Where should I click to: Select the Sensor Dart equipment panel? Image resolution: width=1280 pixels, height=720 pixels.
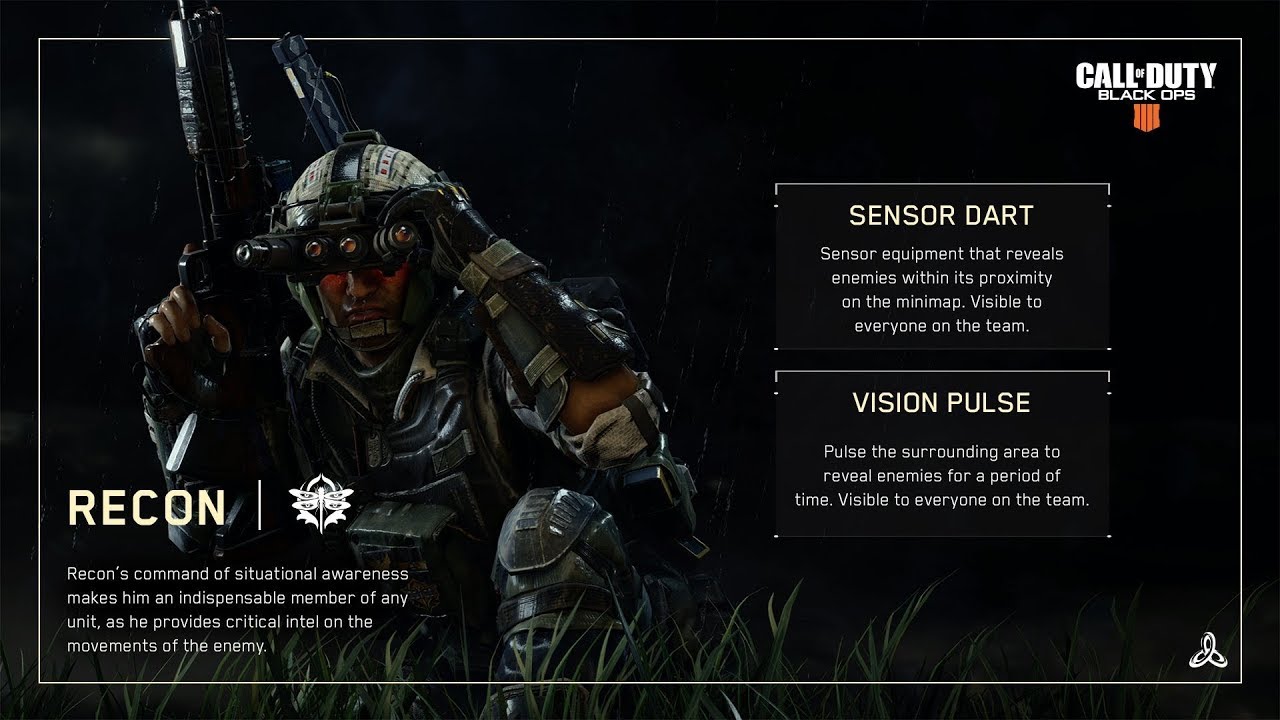coord(941,266)
